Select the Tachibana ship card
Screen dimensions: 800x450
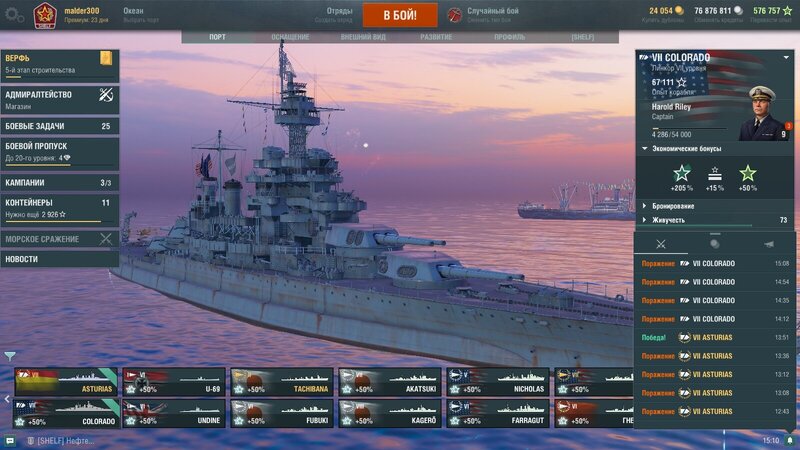(x=281, y=383)
